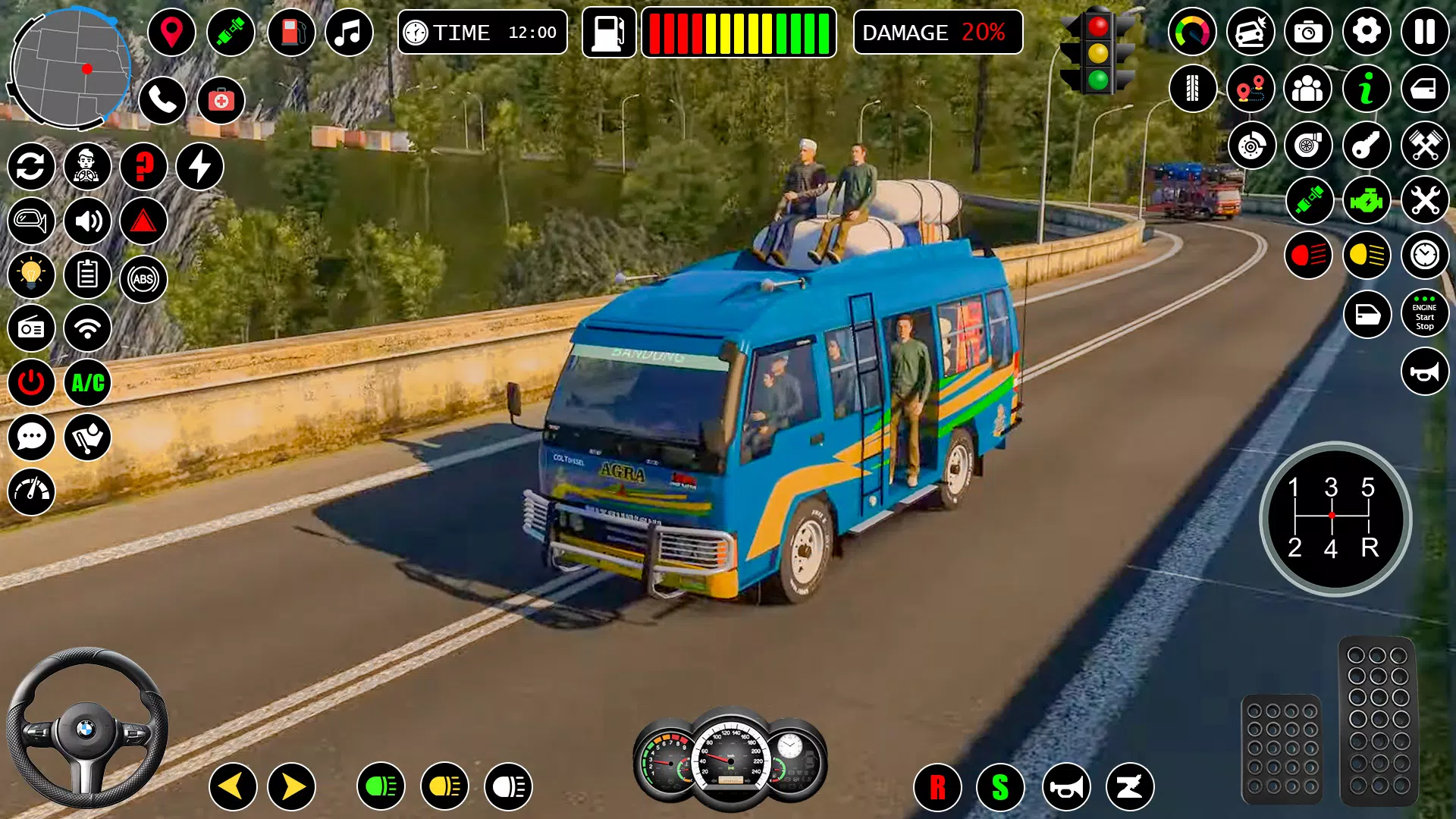Open the first aid kit button
Viewport: 1456px width, 819px height.
[x=221, y=99]
